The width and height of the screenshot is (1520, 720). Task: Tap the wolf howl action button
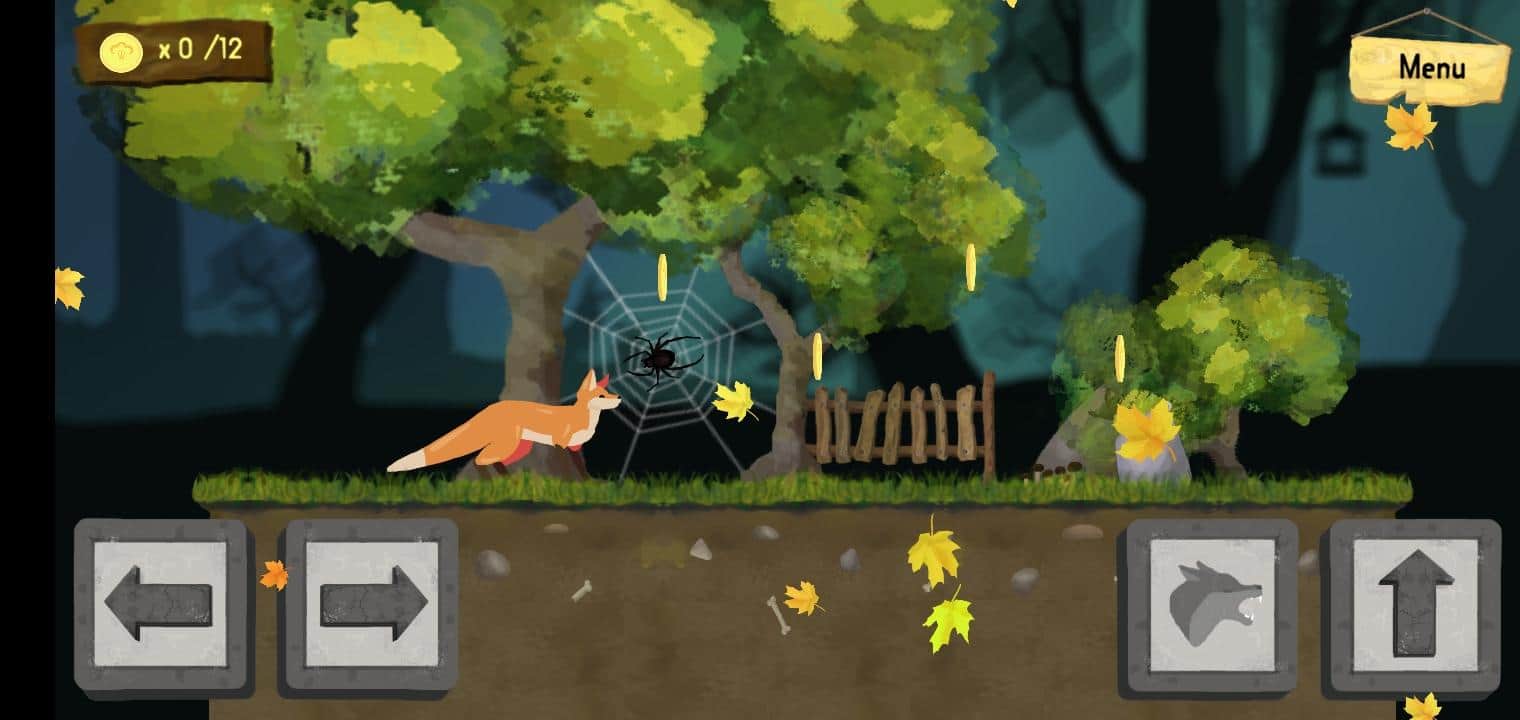pos(1213,602)
